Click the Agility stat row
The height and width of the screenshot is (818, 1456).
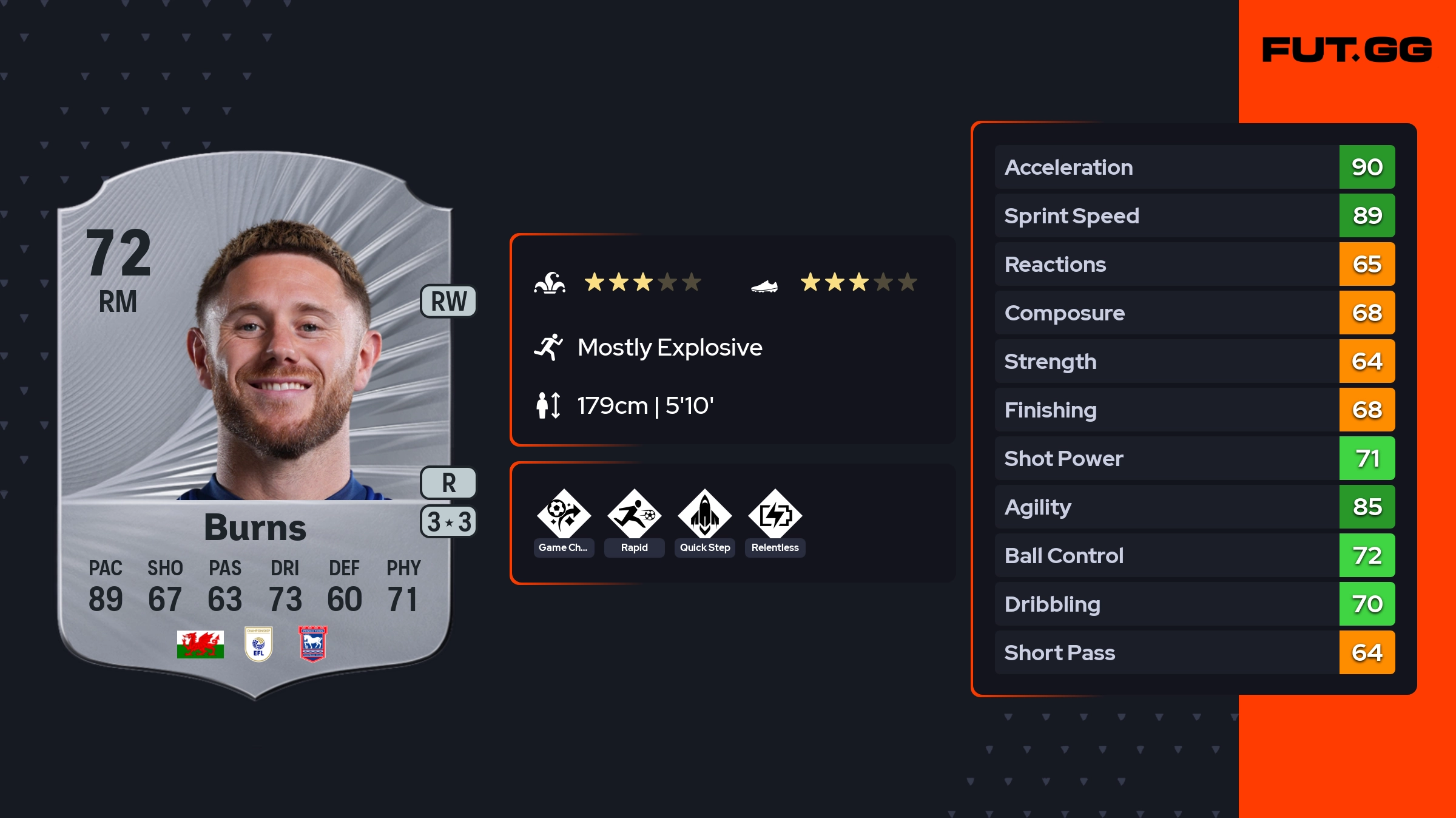(1194, 507)
